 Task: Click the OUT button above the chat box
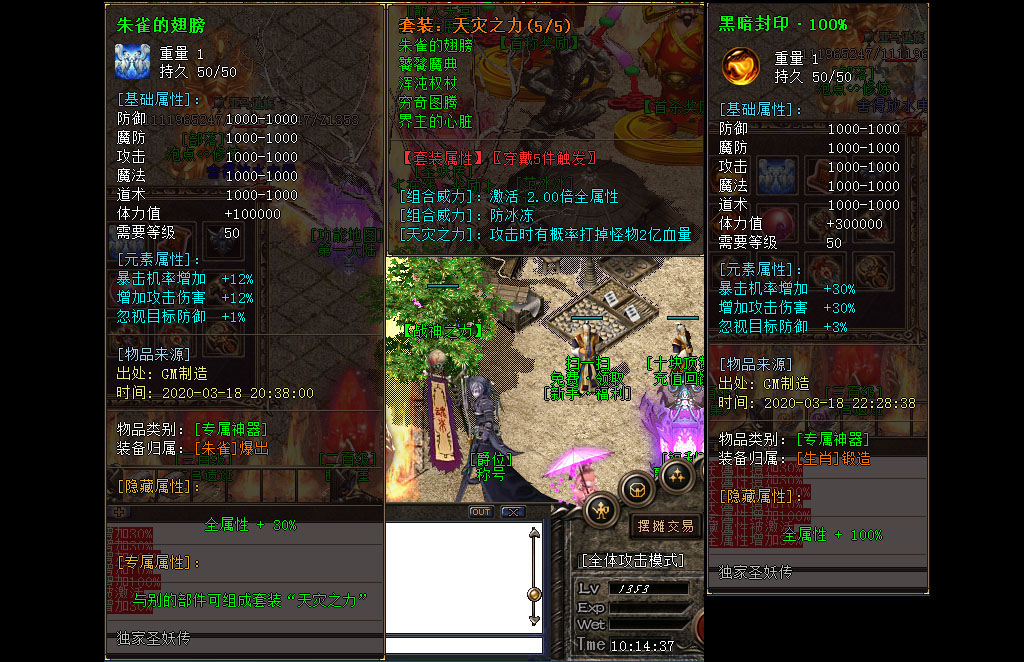point(481,512)
